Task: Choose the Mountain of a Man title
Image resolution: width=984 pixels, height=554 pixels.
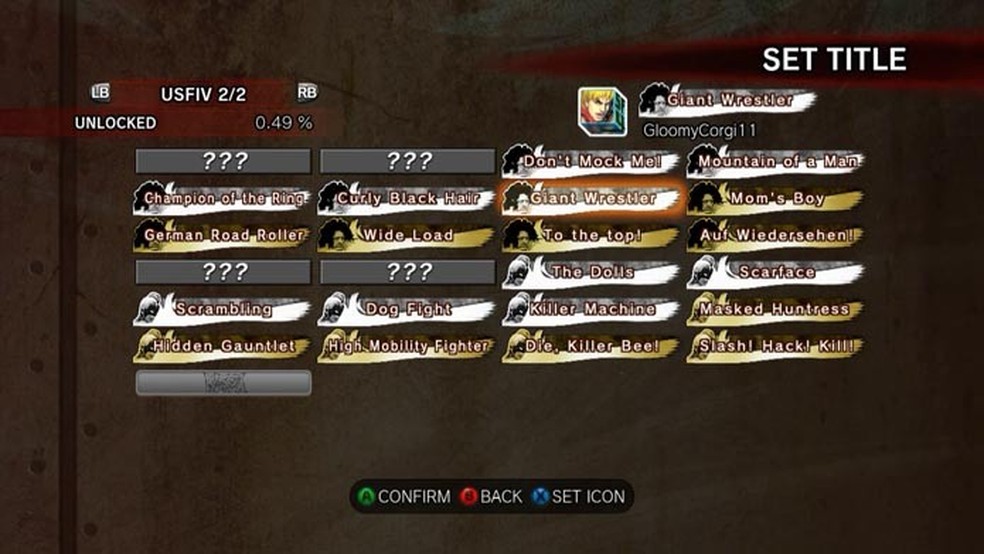Action: pyautogui.click(x=776, y=161)
